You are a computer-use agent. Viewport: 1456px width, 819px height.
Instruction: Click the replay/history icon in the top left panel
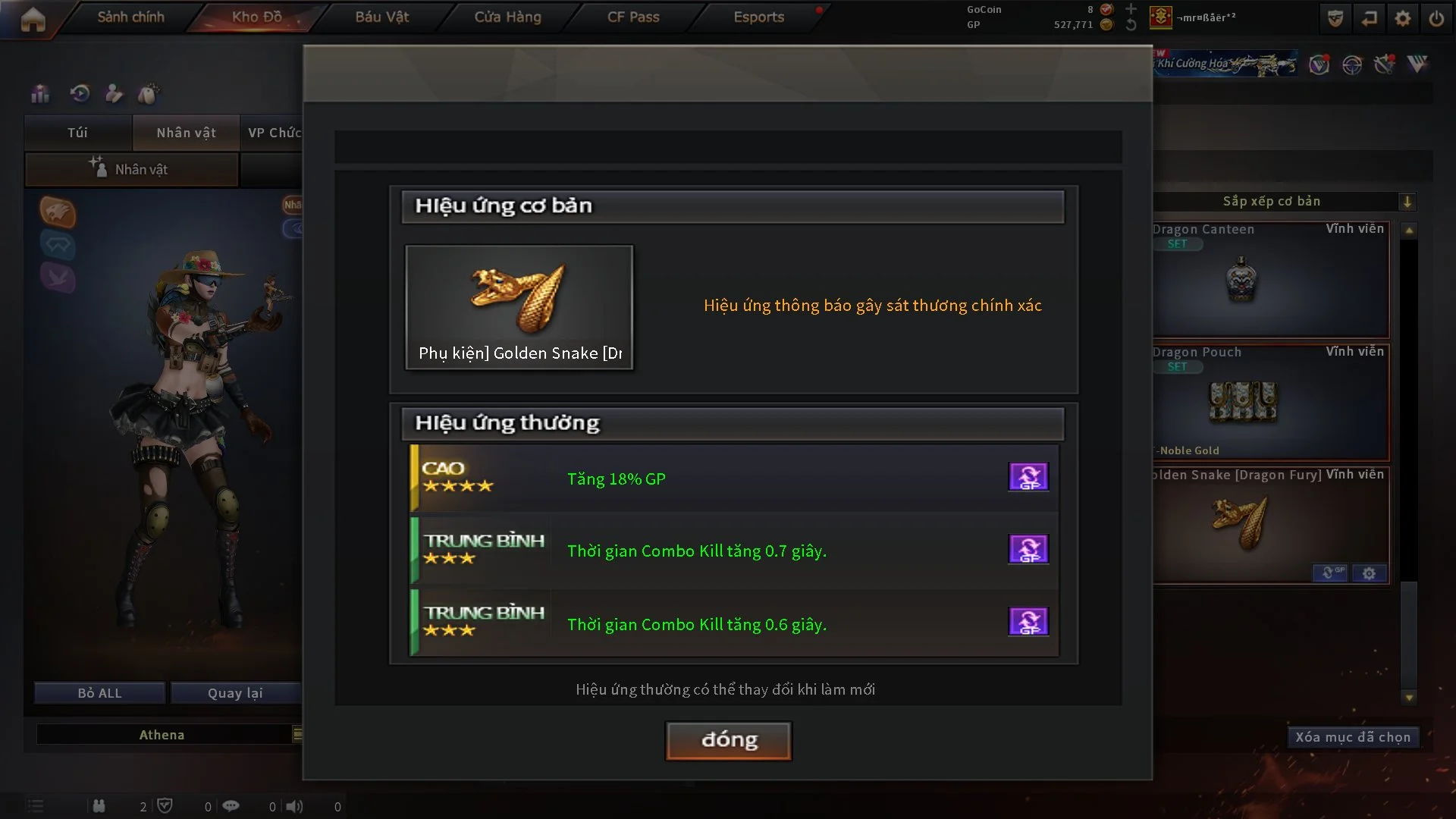(x=79, y=93)
